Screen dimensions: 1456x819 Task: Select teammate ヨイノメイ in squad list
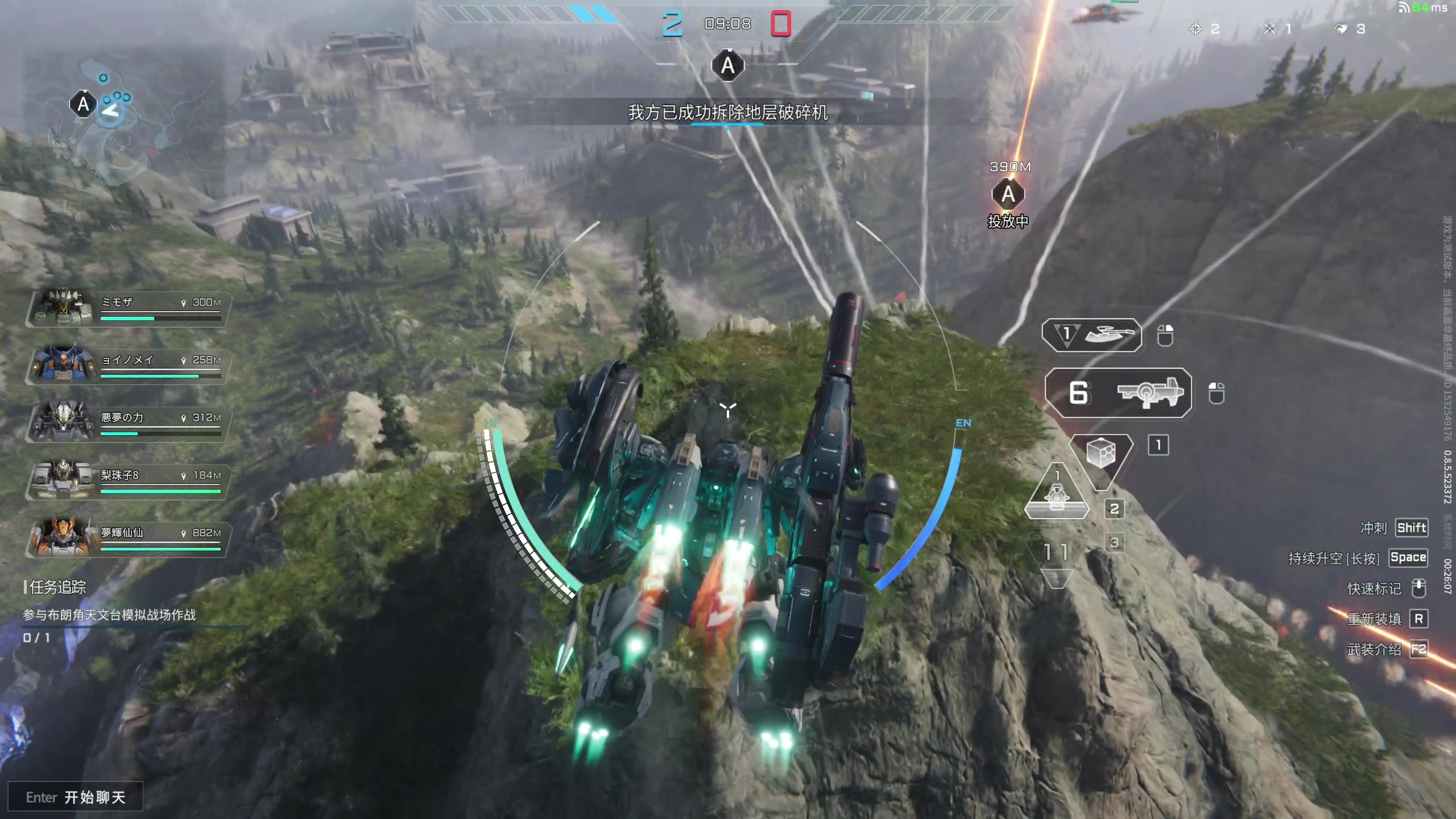(x=127, y=365)
